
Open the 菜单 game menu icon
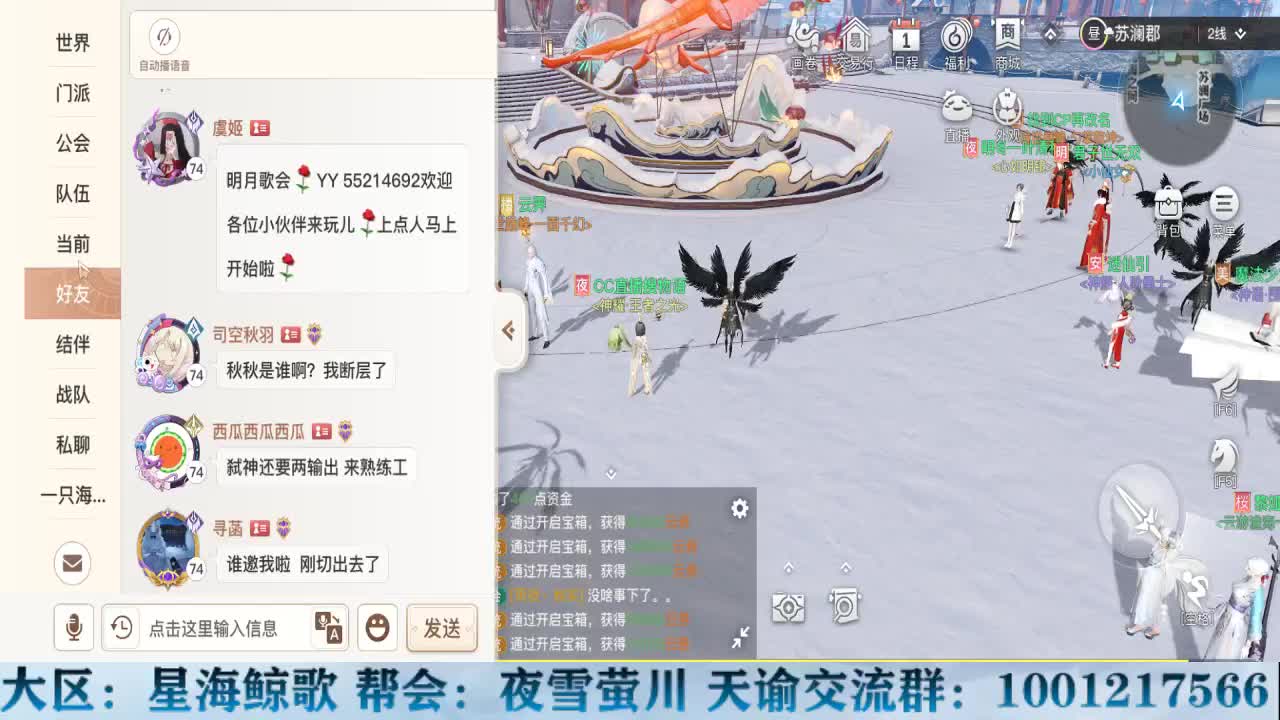(1222, 205)
